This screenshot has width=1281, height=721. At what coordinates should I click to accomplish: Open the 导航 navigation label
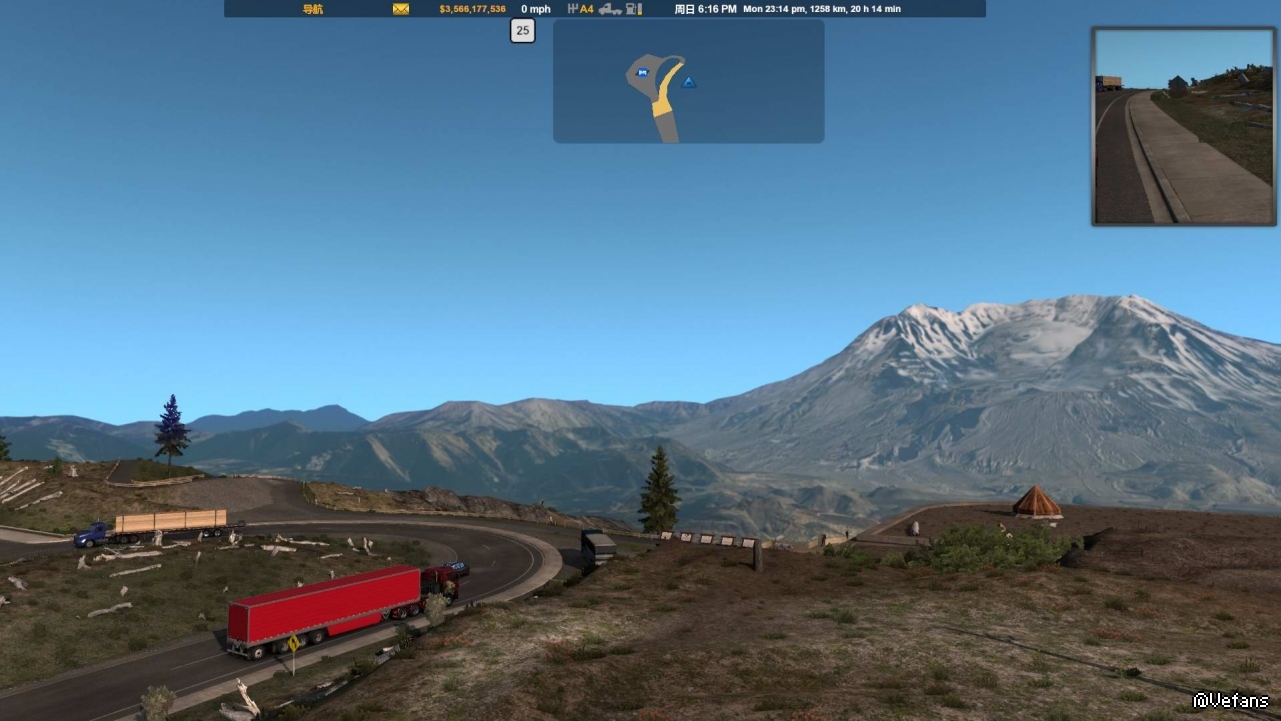313,9
